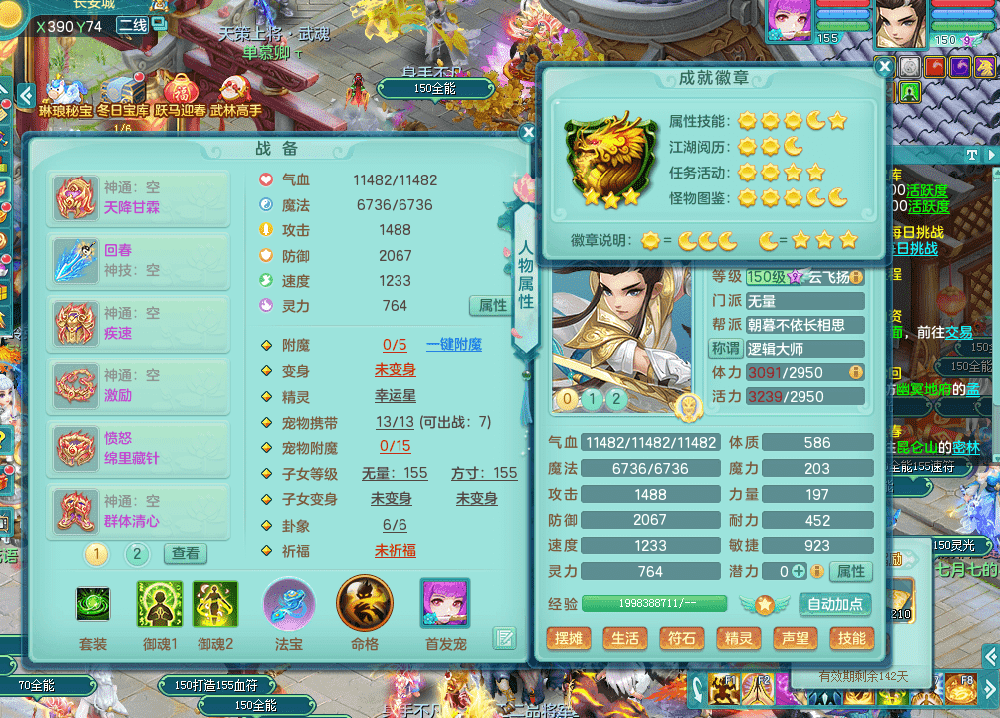Click the 自动加点 button
This screenshot has width=1000, height=718.
click(835, 604)
